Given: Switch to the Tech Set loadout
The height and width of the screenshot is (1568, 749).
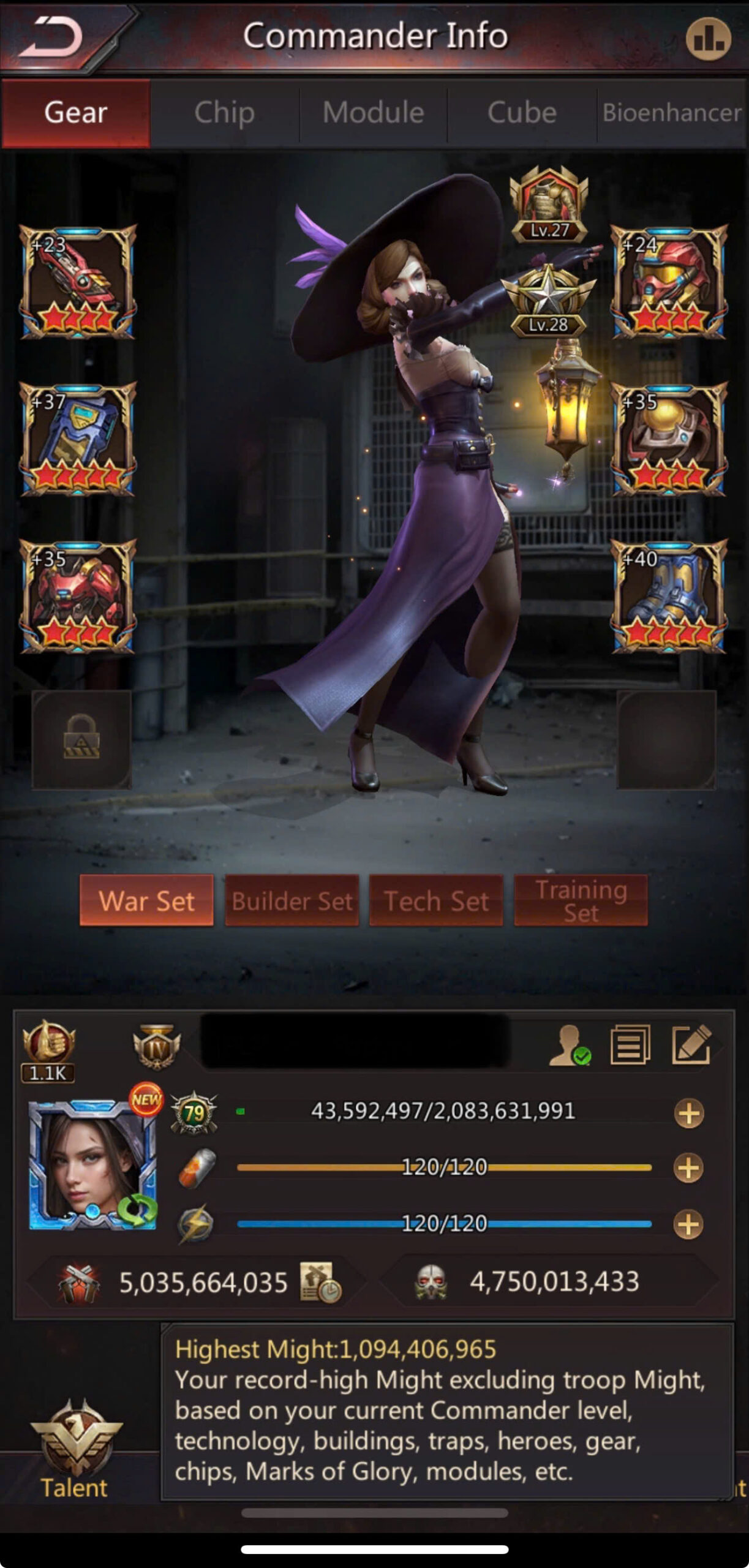Looking at the screenshot, I should click(x=436, y=900).
